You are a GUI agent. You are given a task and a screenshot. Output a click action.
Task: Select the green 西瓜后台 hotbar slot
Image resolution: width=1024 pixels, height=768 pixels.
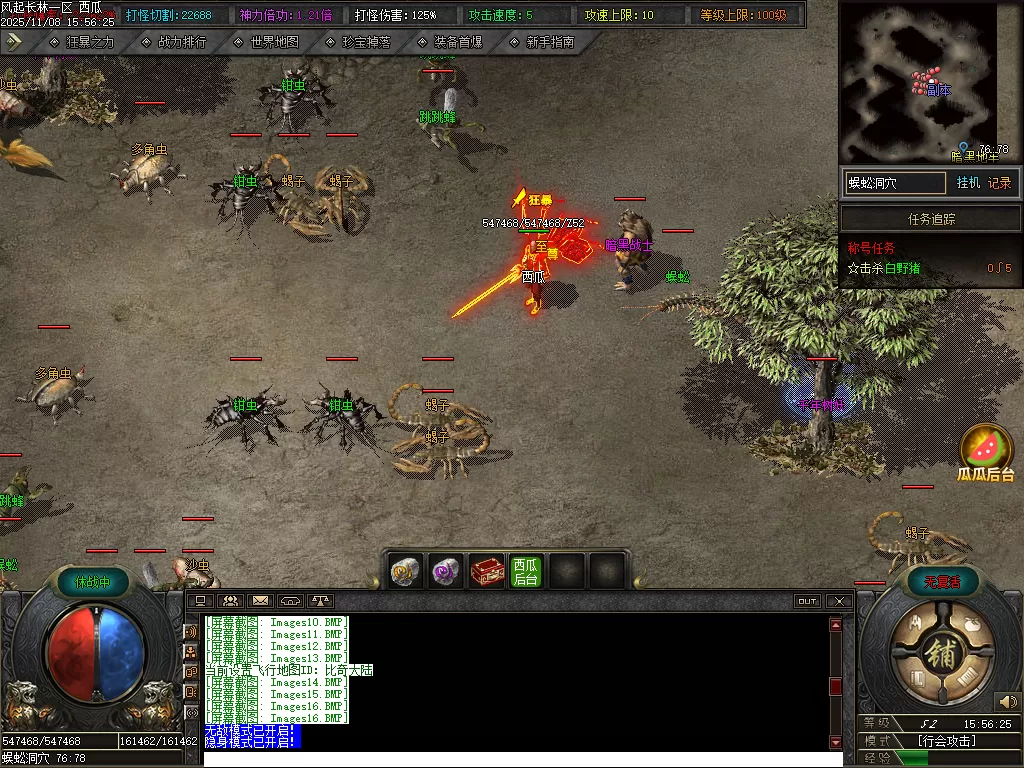pyautogui.click(x=526, y=571)
